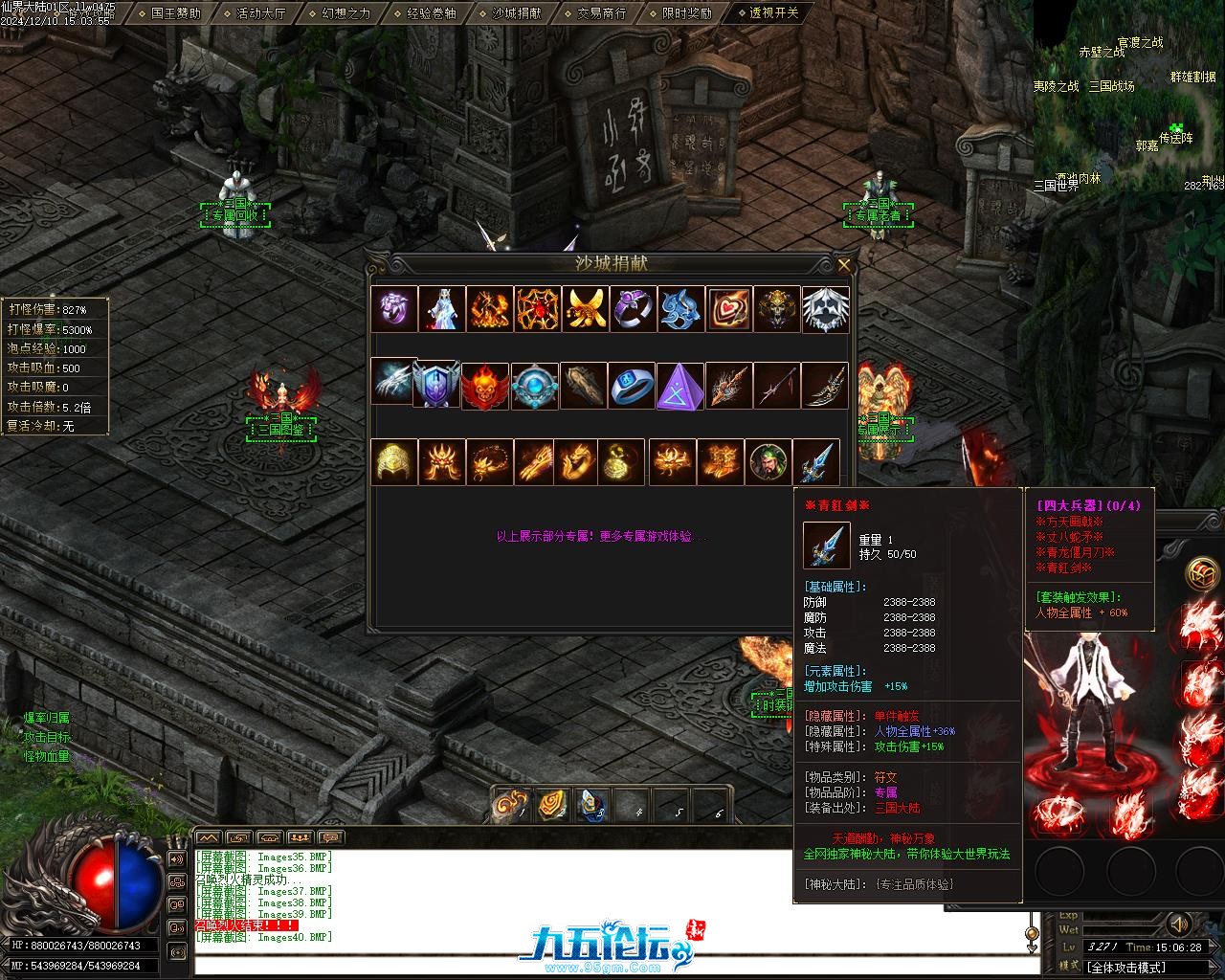Image resolution: width=1225 pixels, height=980 pixels.
Task: Toggle sound with the speaker button
Action: (1179, 924)
